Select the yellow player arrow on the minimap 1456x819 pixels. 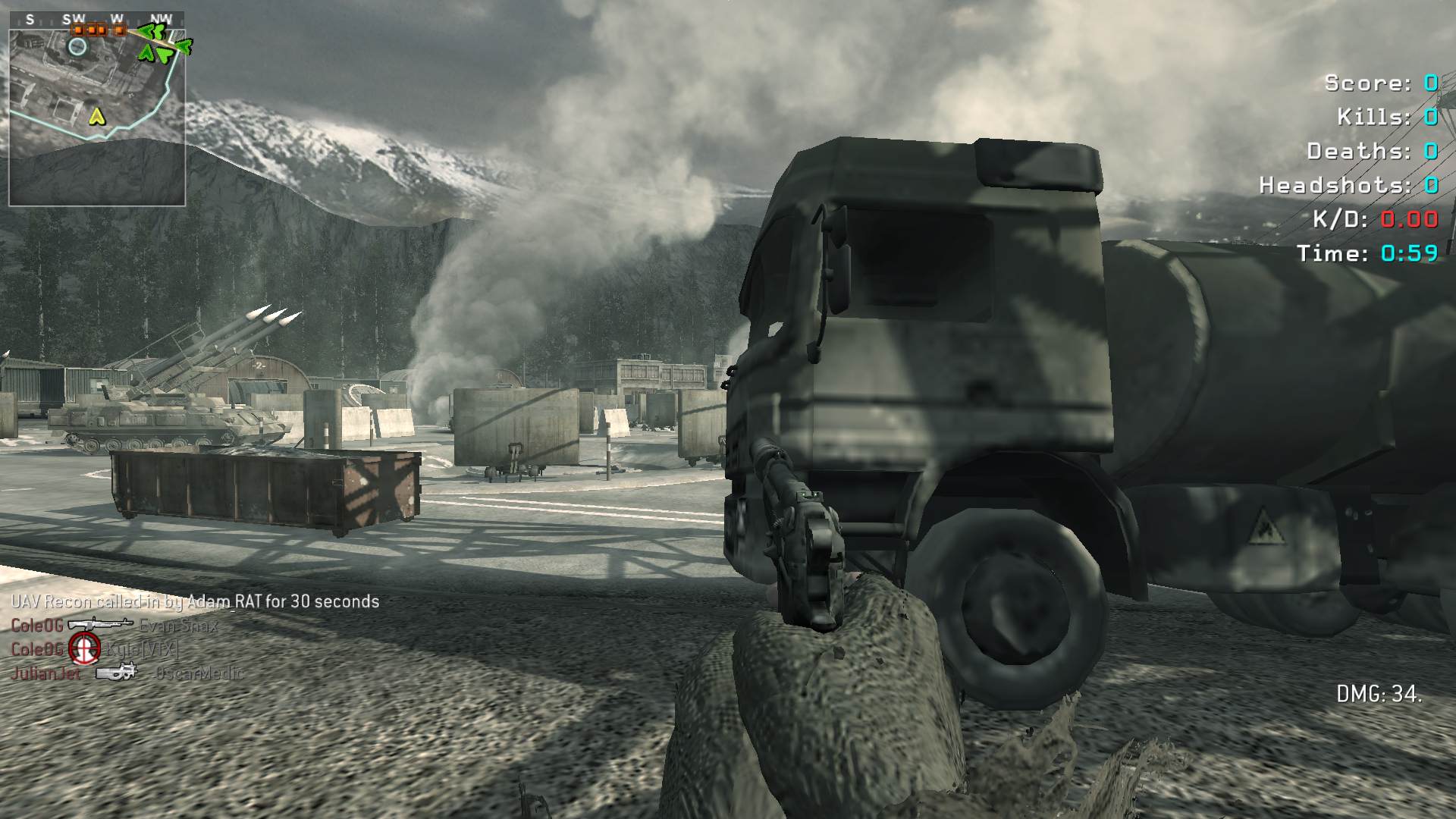tap(96, 116)
